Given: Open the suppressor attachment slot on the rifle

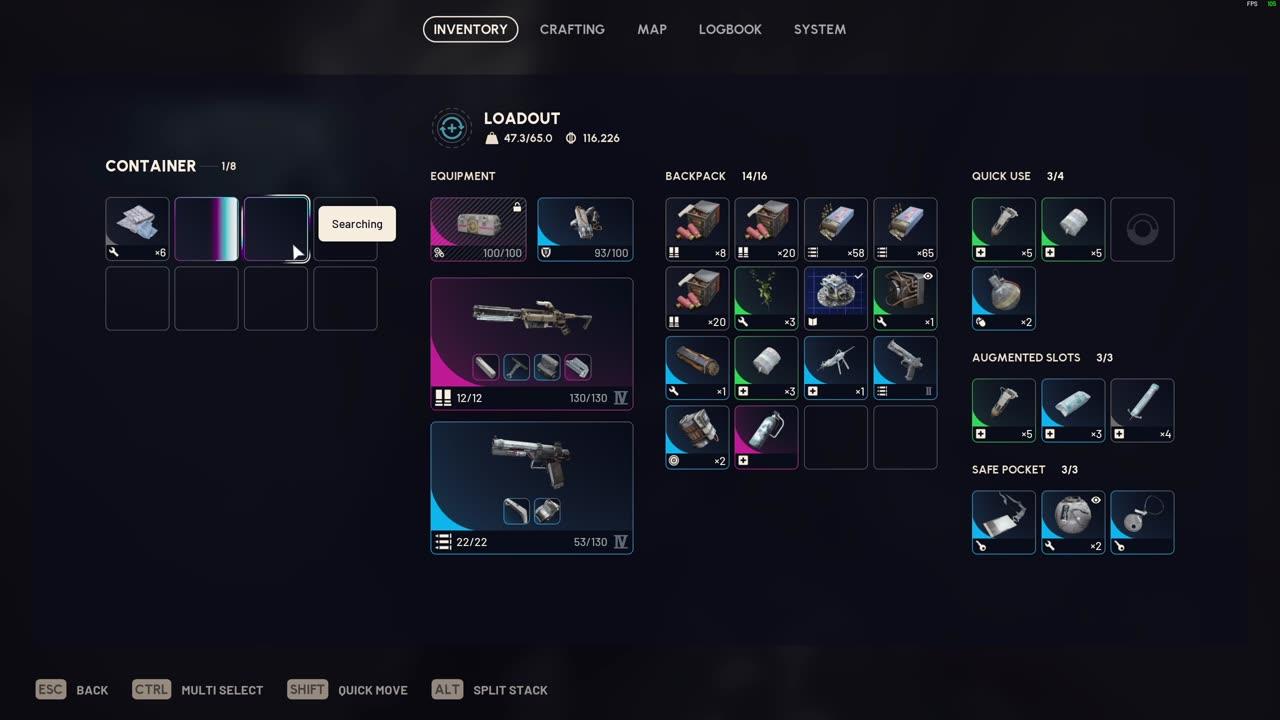Looking at the screenshot, I should click(x=486, y=367).
